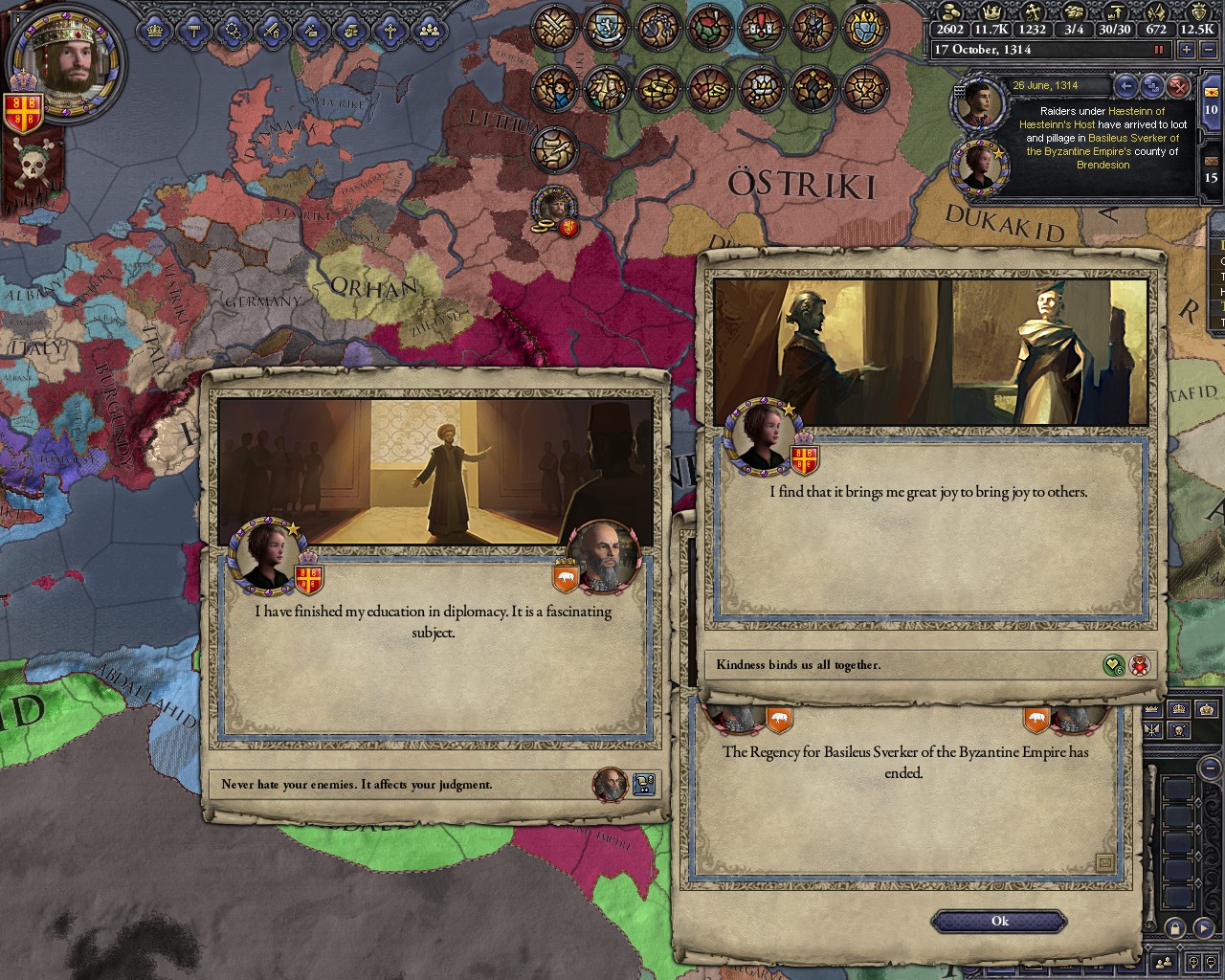The height and width of the screenshot is (980, 1225).
Task: Increase game speed with the plus button
Action: [1187, 49]
